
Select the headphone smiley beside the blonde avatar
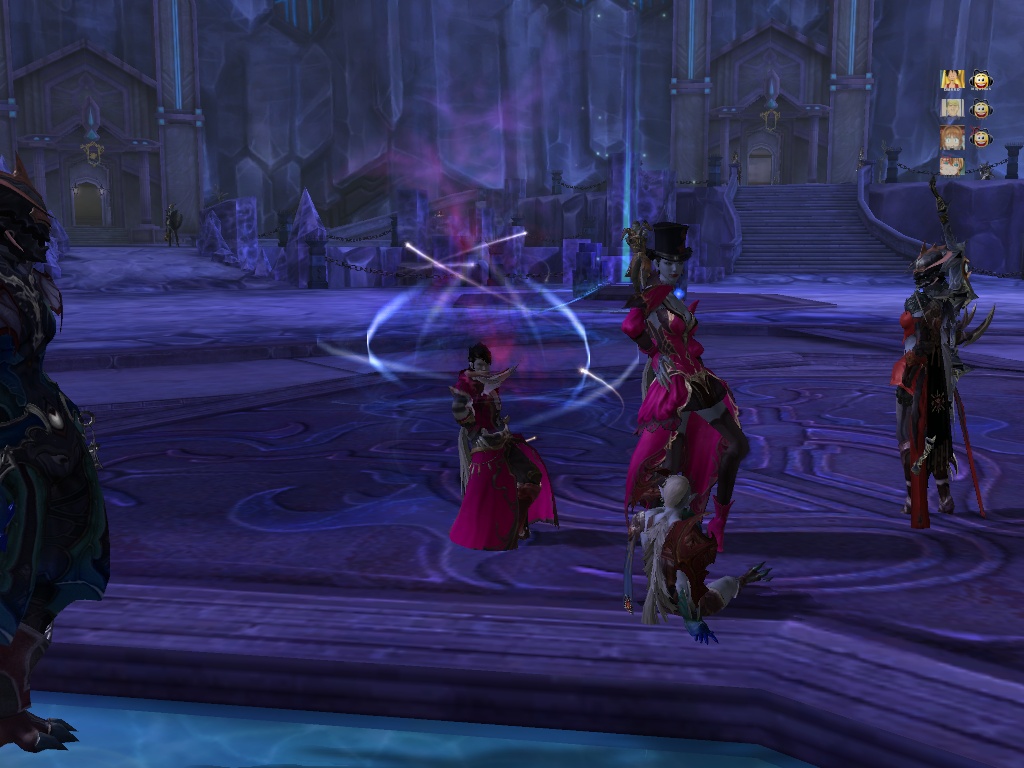point(980,108)
